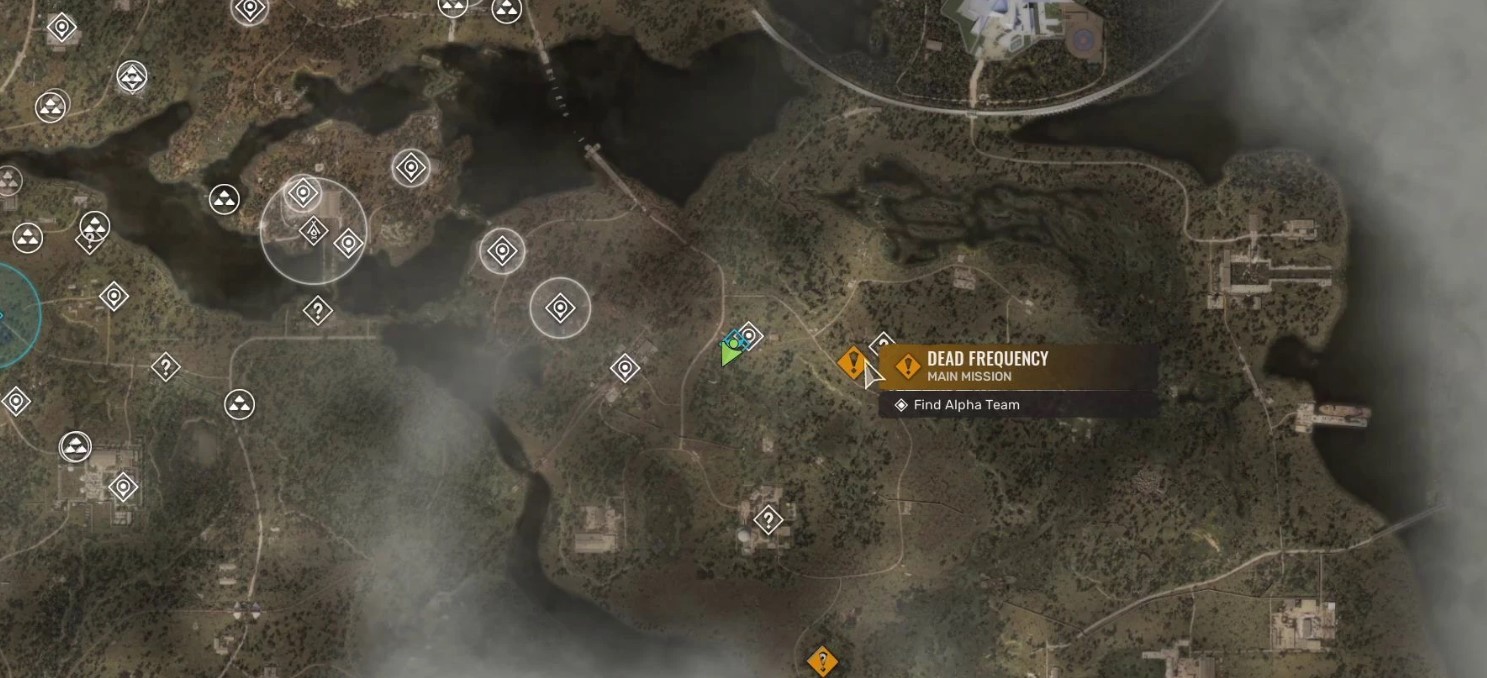Select the white question mark partly behind the tooltip
The height and width of the screenshot is (678, 1487).
tap(881, 345)
